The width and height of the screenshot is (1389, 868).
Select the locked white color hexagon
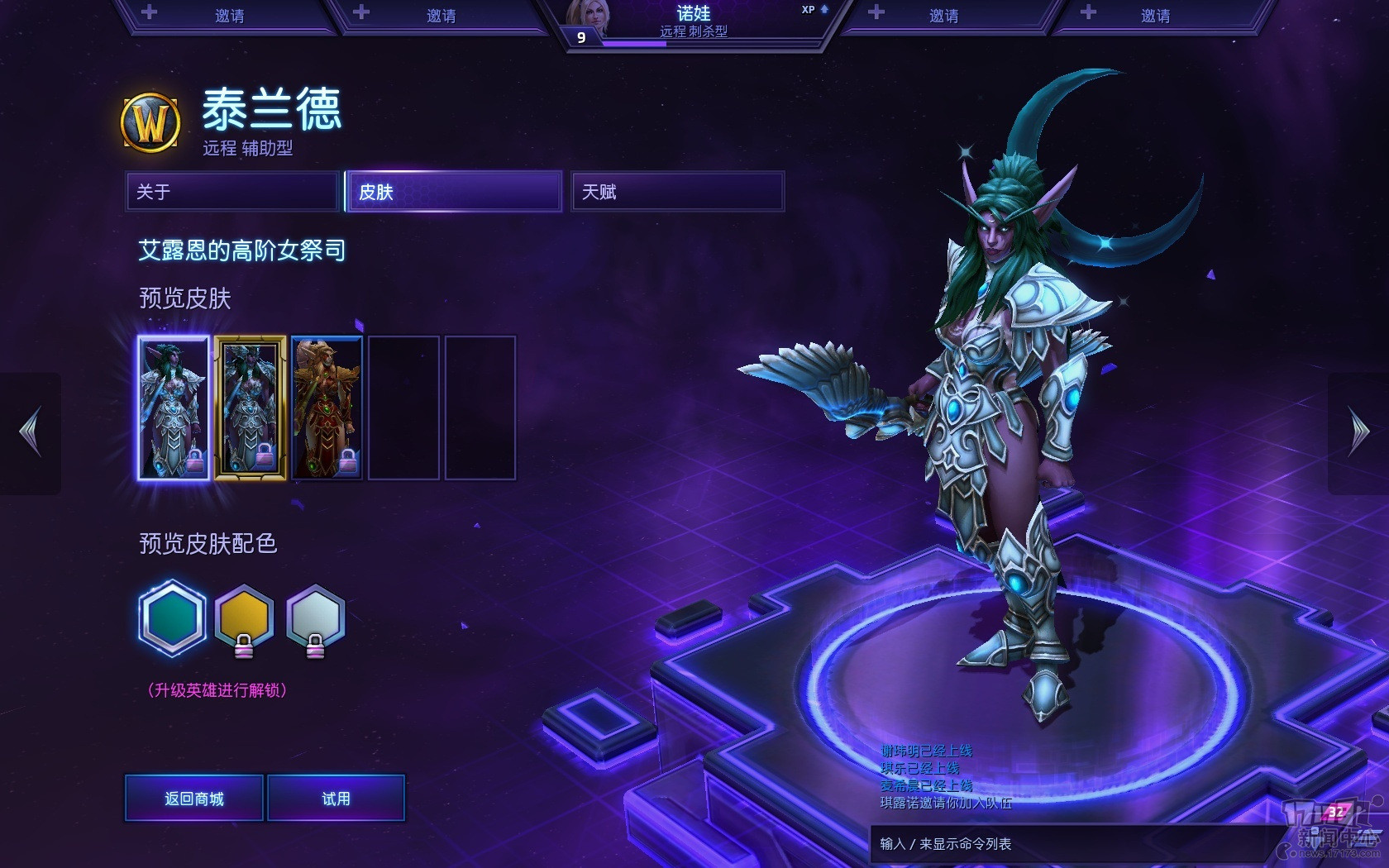pos(315,618)
